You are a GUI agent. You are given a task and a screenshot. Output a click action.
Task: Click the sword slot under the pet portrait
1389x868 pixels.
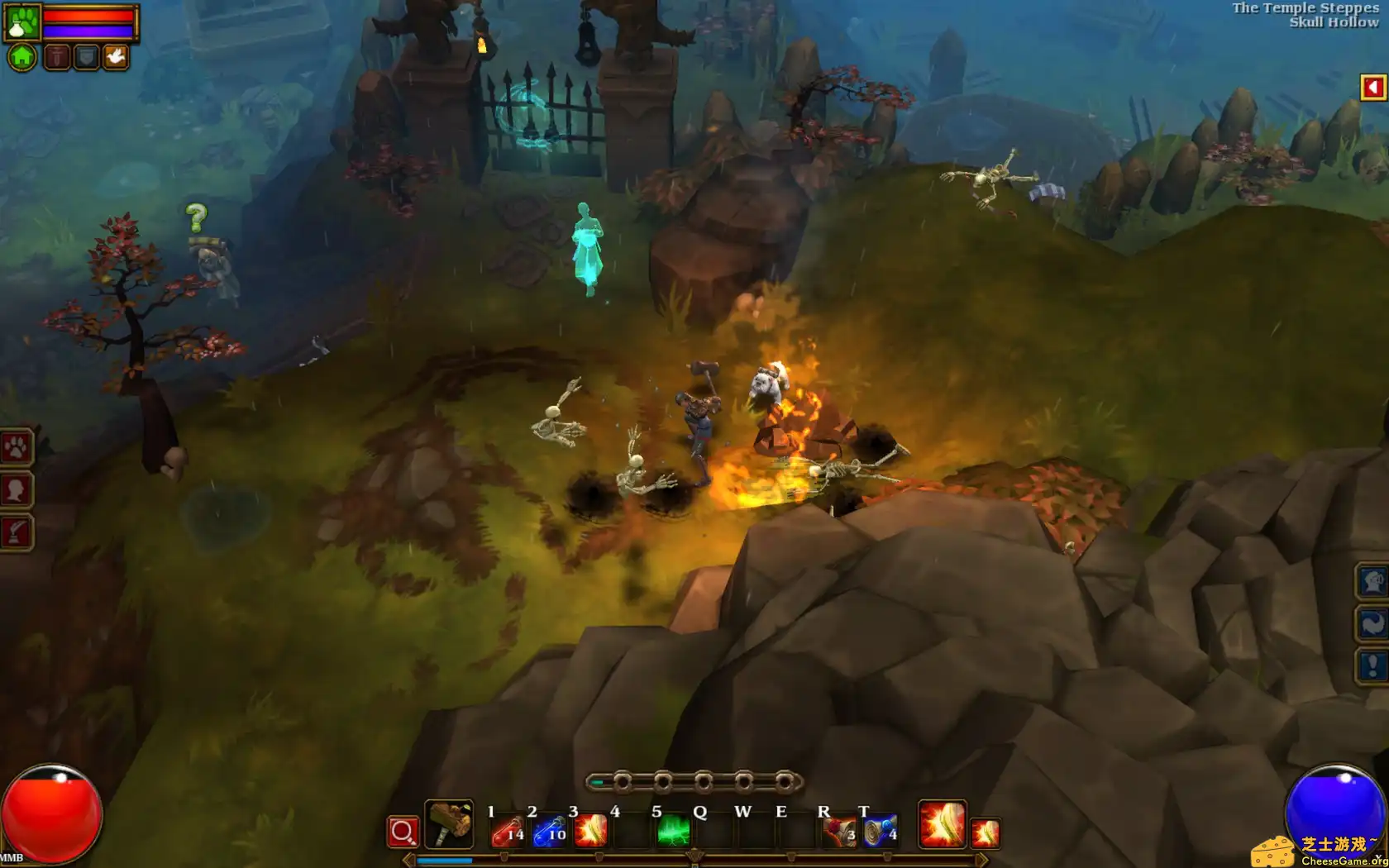(56, 56)
